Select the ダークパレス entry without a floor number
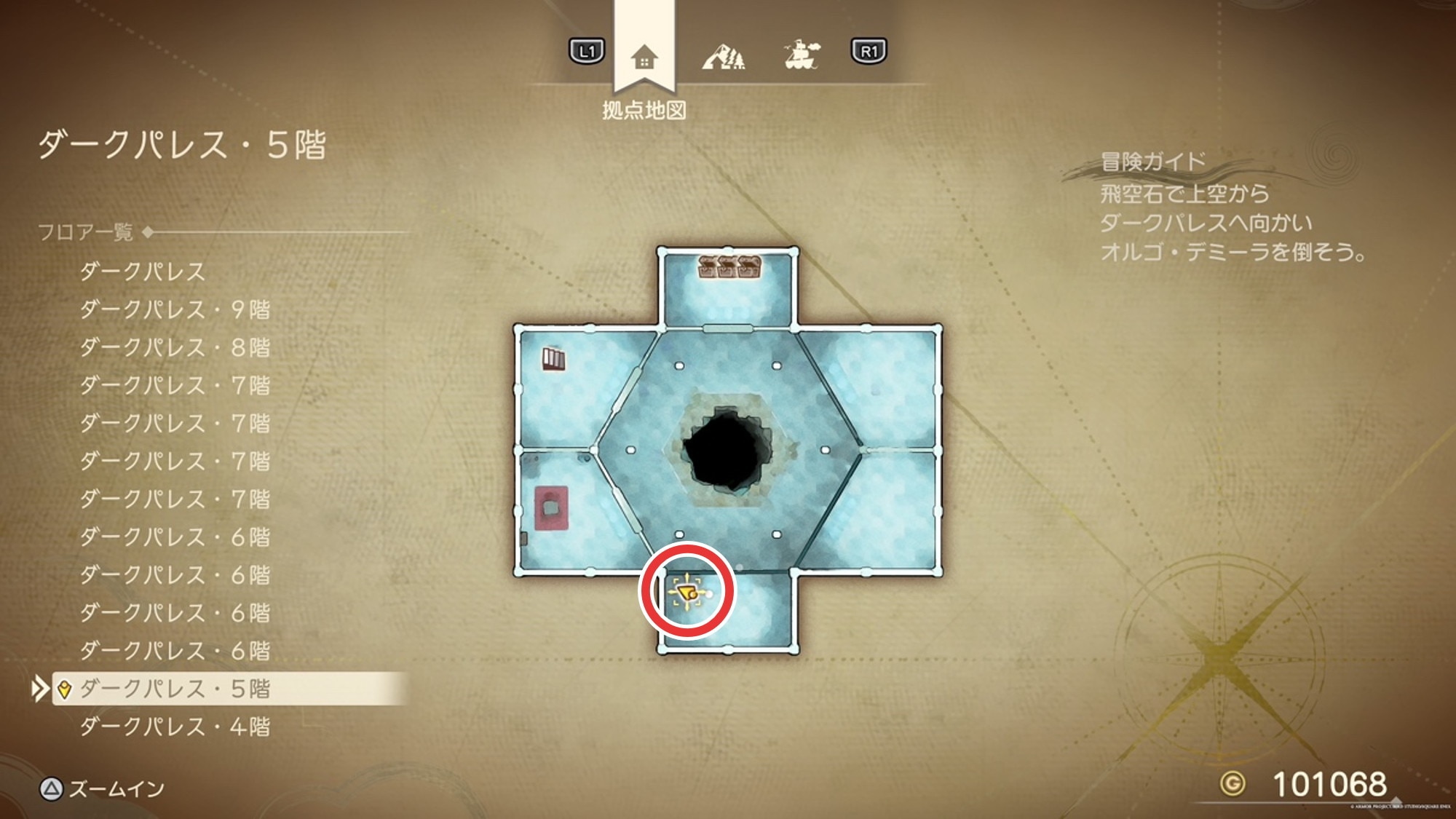 (143, 272)
